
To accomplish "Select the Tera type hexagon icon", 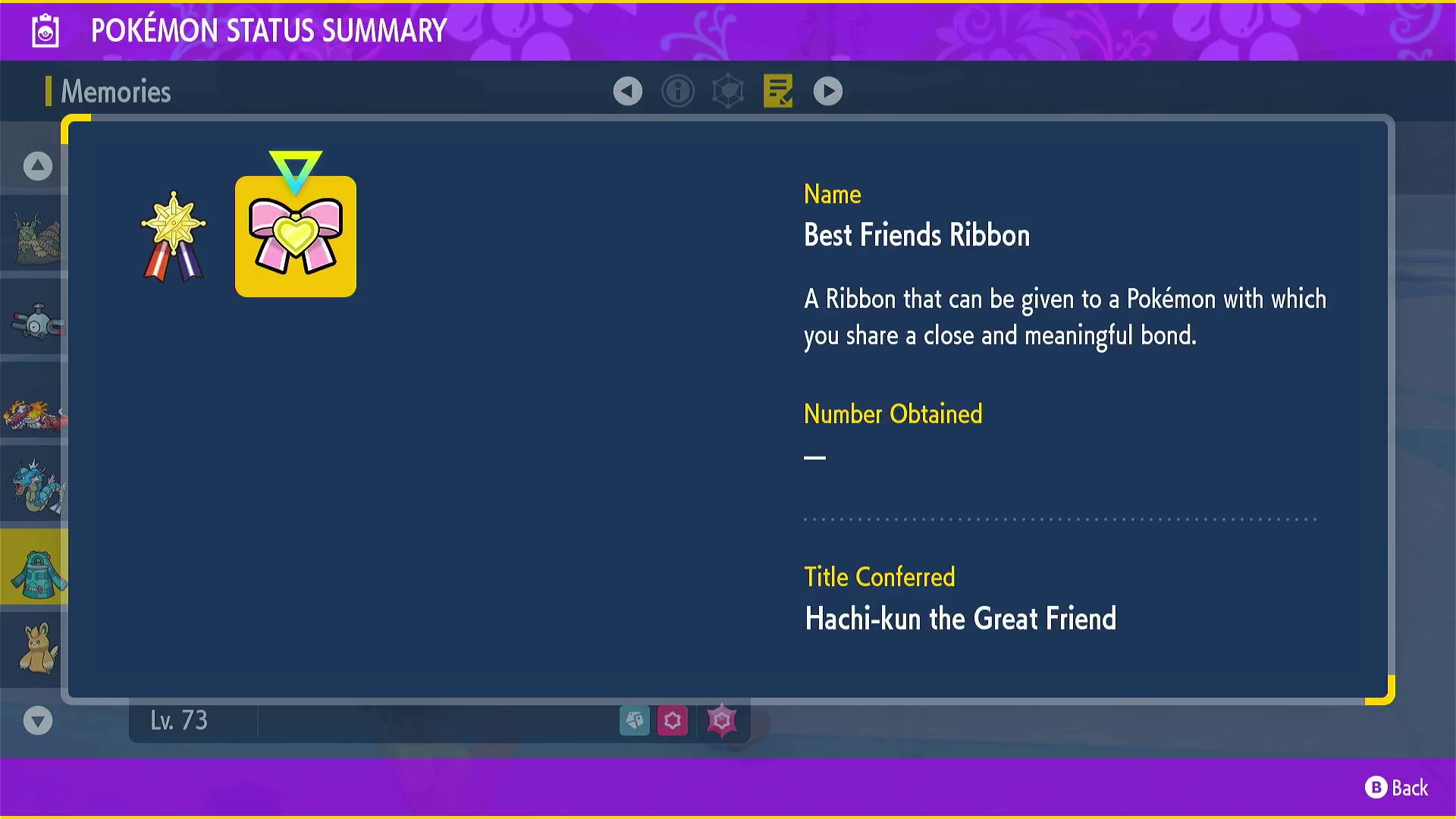I will click(728, 90).
